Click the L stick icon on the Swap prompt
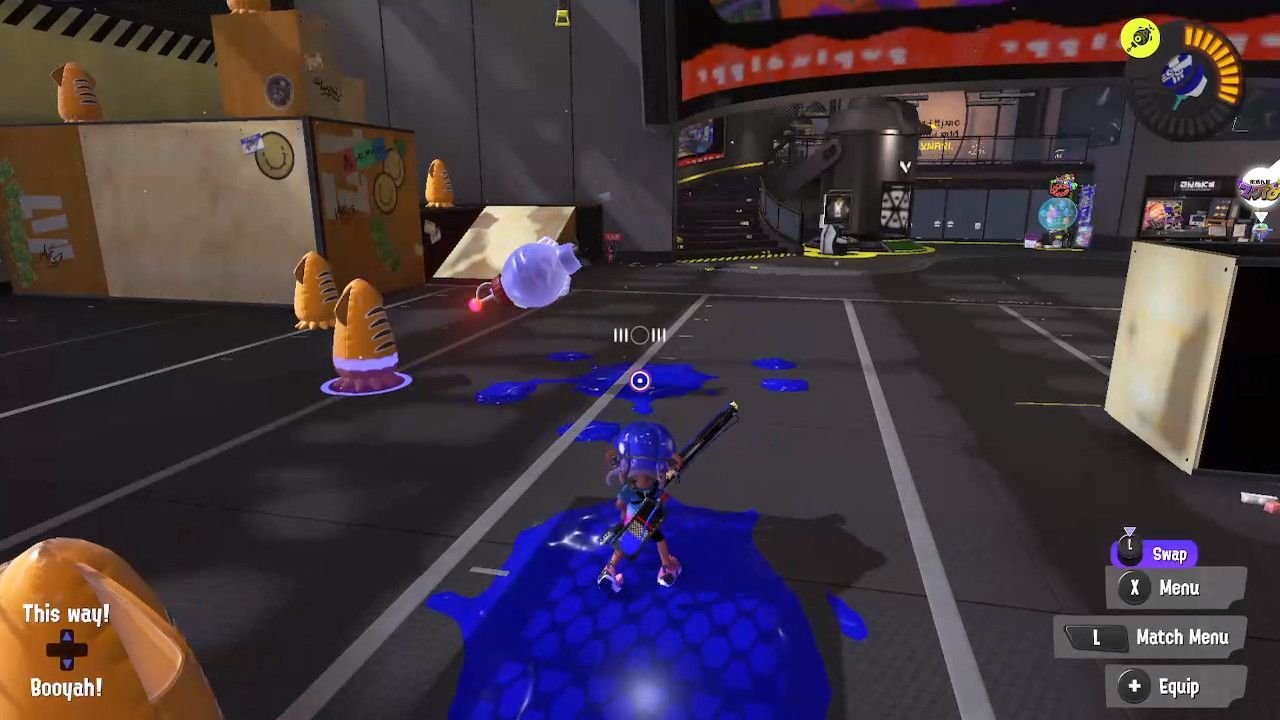 tap(1131, 551)
